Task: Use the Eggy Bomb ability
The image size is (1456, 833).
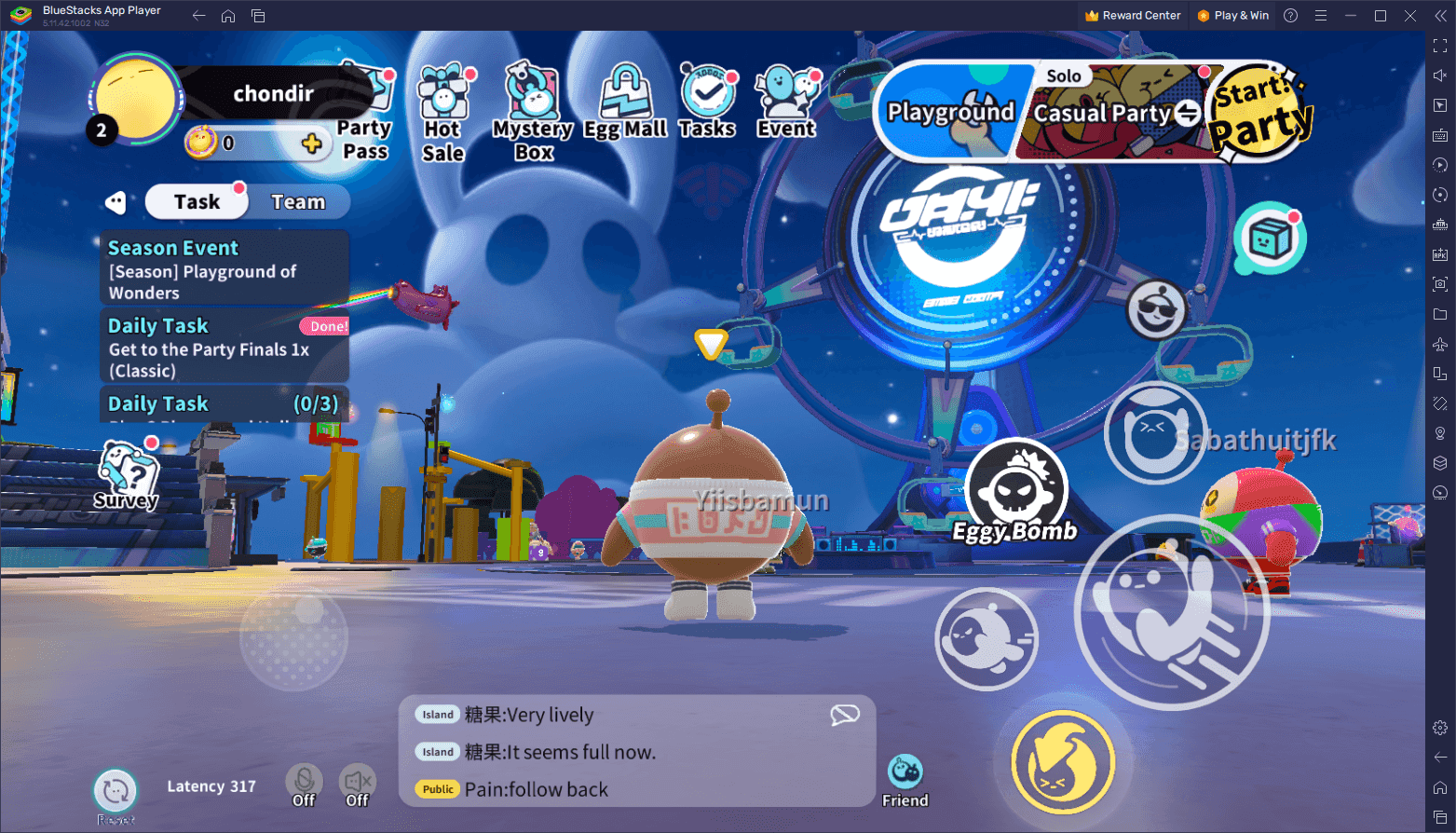Action: pos(1015,490)
